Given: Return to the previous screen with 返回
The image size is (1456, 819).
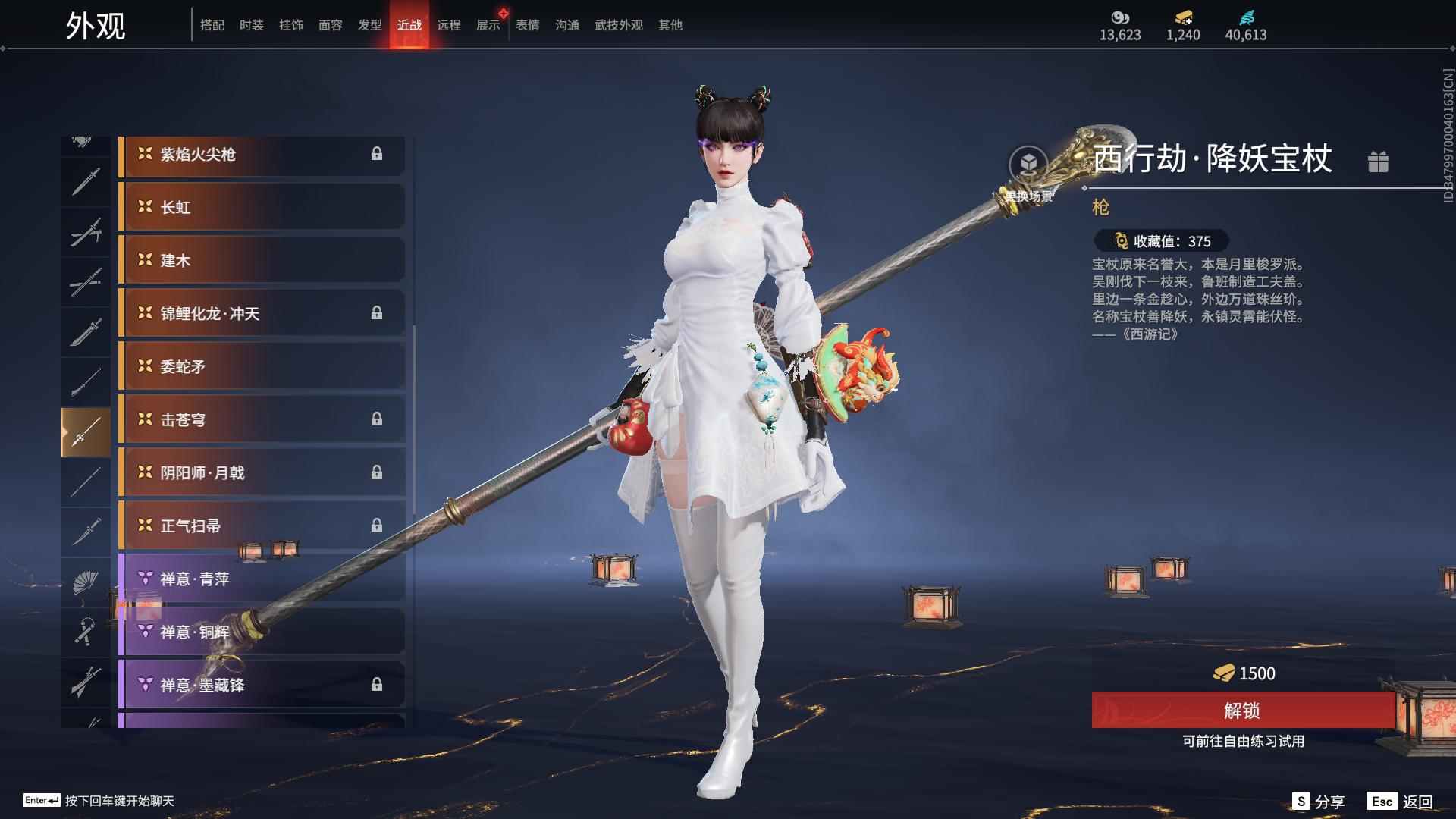Looking at the screenshot, I should [1401, 802].
